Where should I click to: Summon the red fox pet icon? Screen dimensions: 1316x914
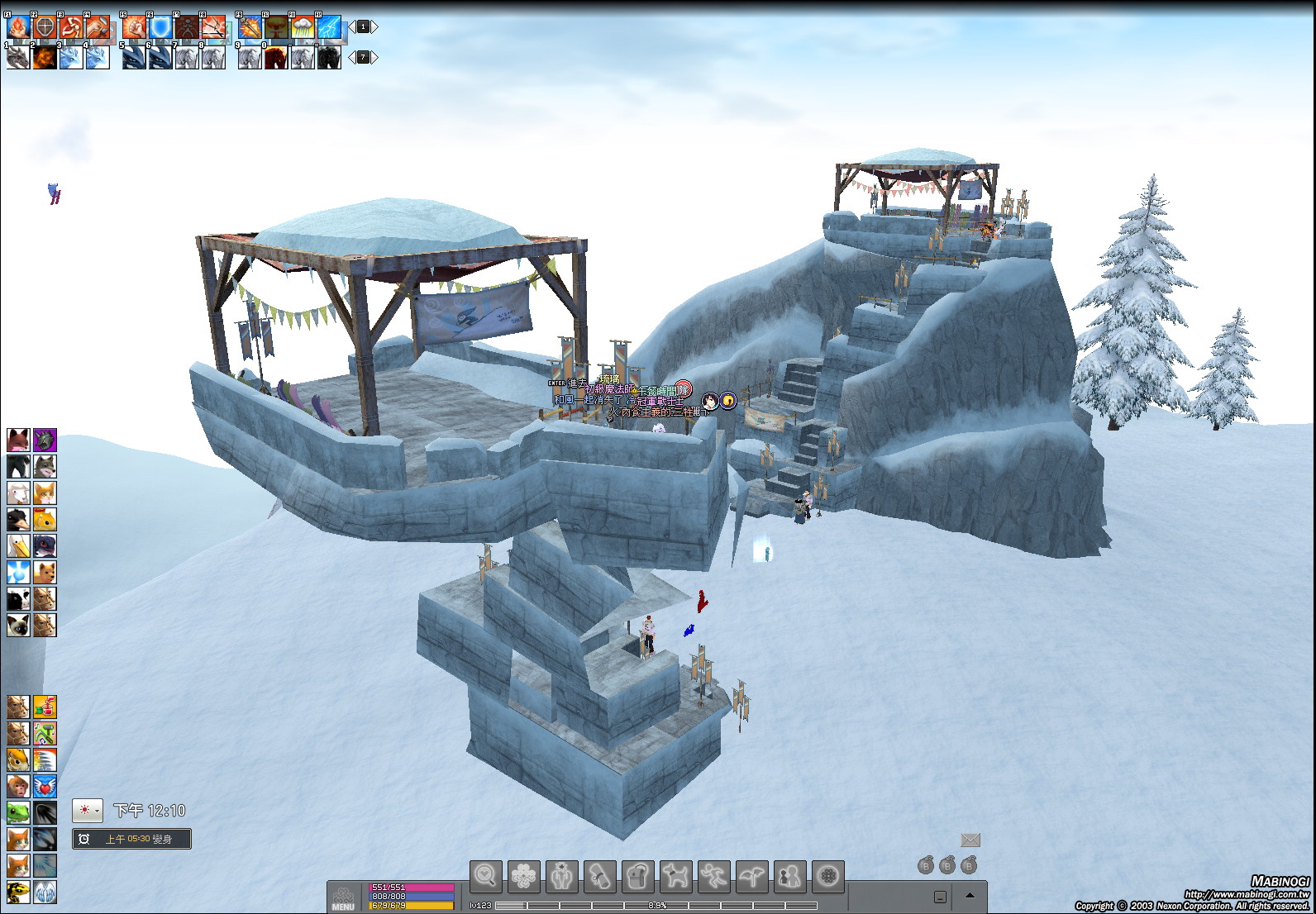[18, 440]
